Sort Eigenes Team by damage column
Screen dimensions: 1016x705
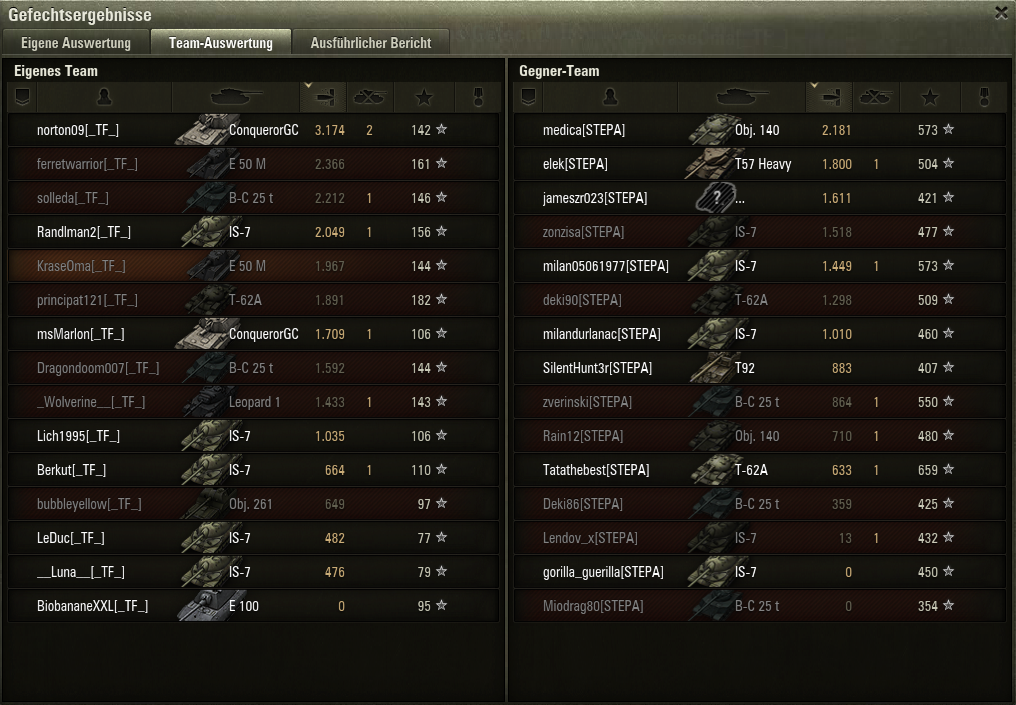coord(323,97)
